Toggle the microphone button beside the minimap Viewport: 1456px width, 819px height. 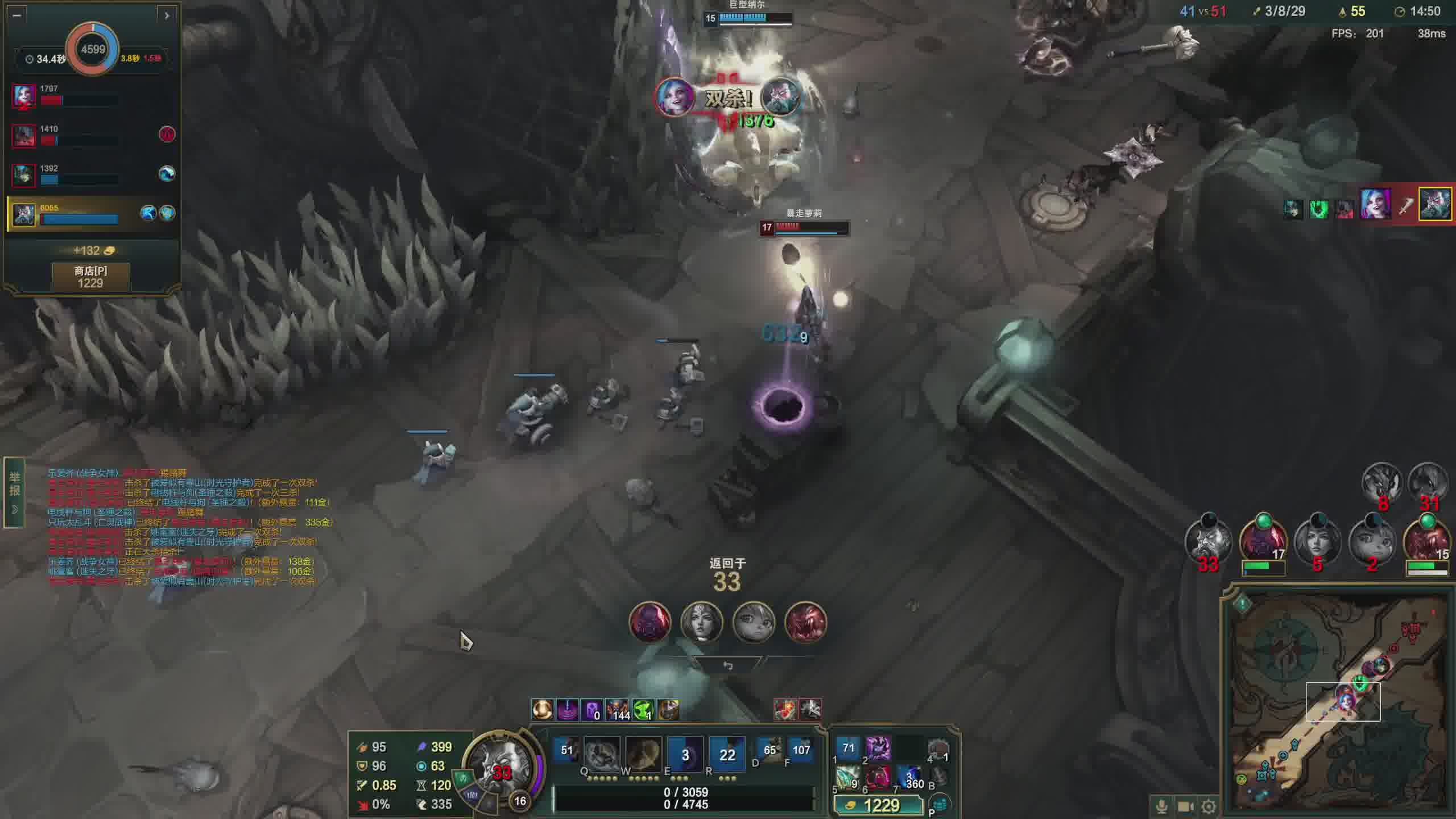click(1161, 806)
